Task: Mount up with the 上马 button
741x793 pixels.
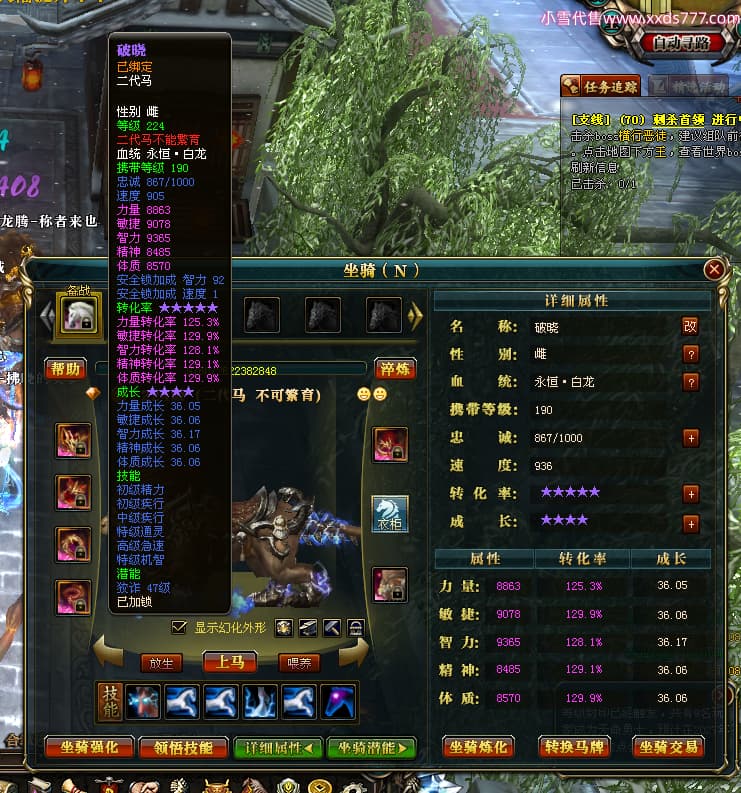Action: tap(229, 661)
